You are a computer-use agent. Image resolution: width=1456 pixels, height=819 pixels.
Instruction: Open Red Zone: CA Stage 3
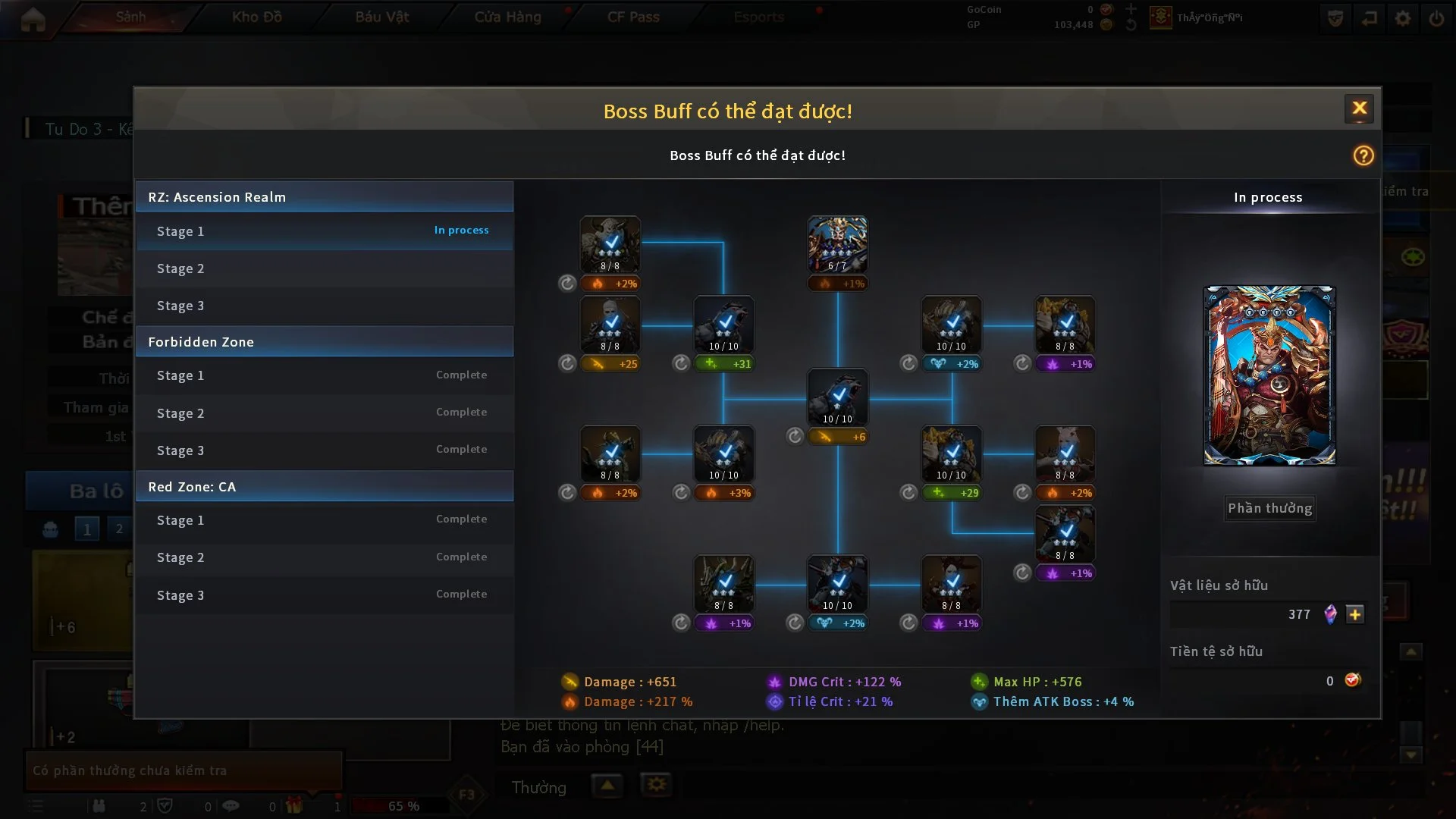pyautogui.click(x=325, y=595)
